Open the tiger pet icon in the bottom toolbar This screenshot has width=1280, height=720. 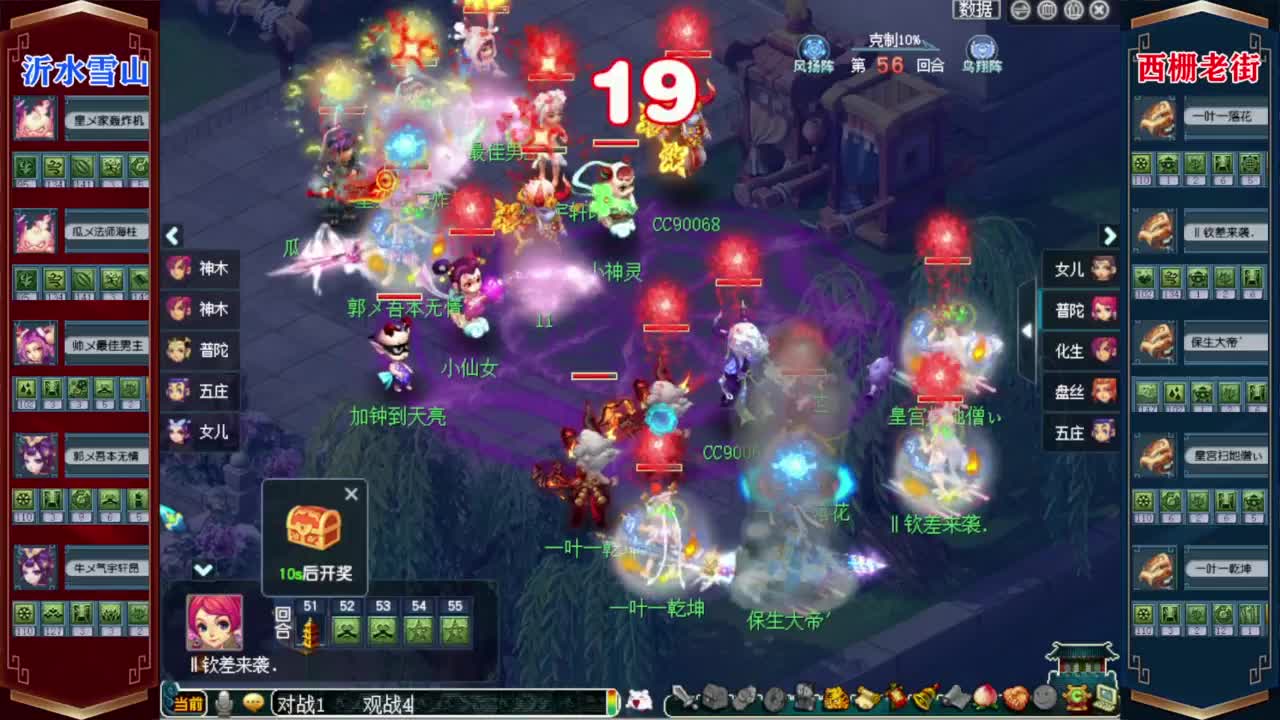[836, 699]
